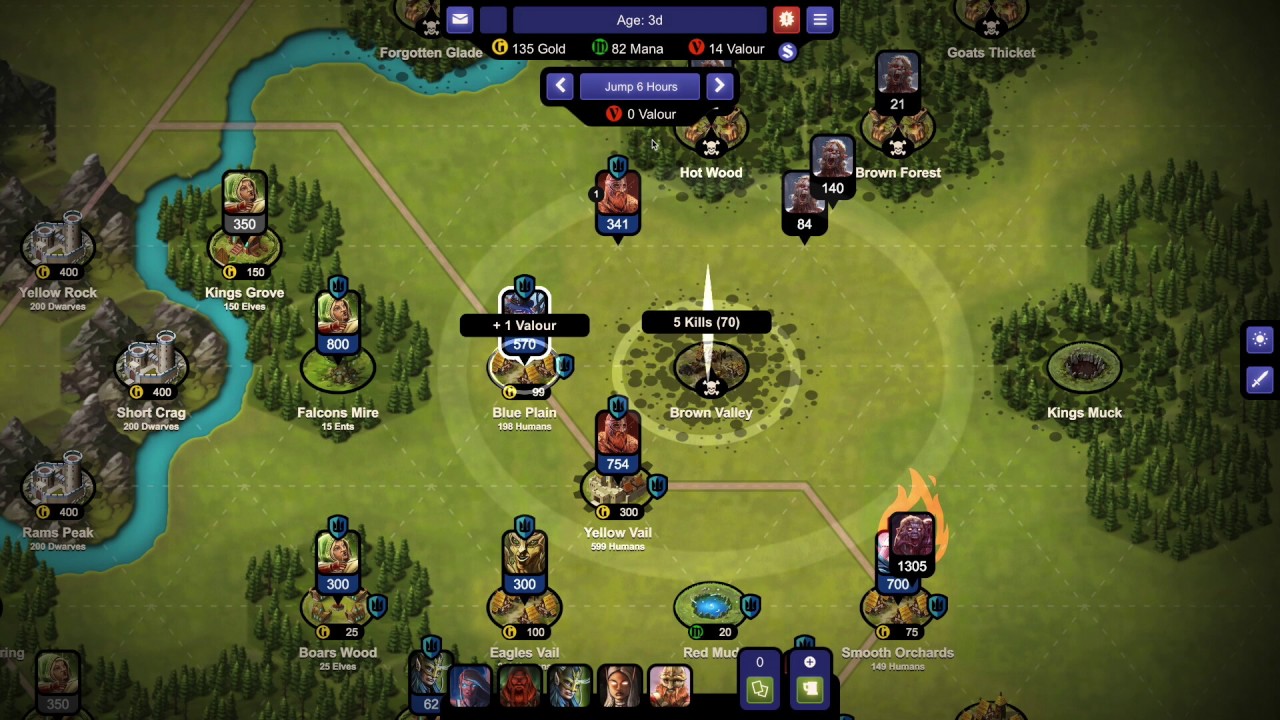Click the Jump 6 Hours button
1280x720 pixels.
click(x=640, y=87)
